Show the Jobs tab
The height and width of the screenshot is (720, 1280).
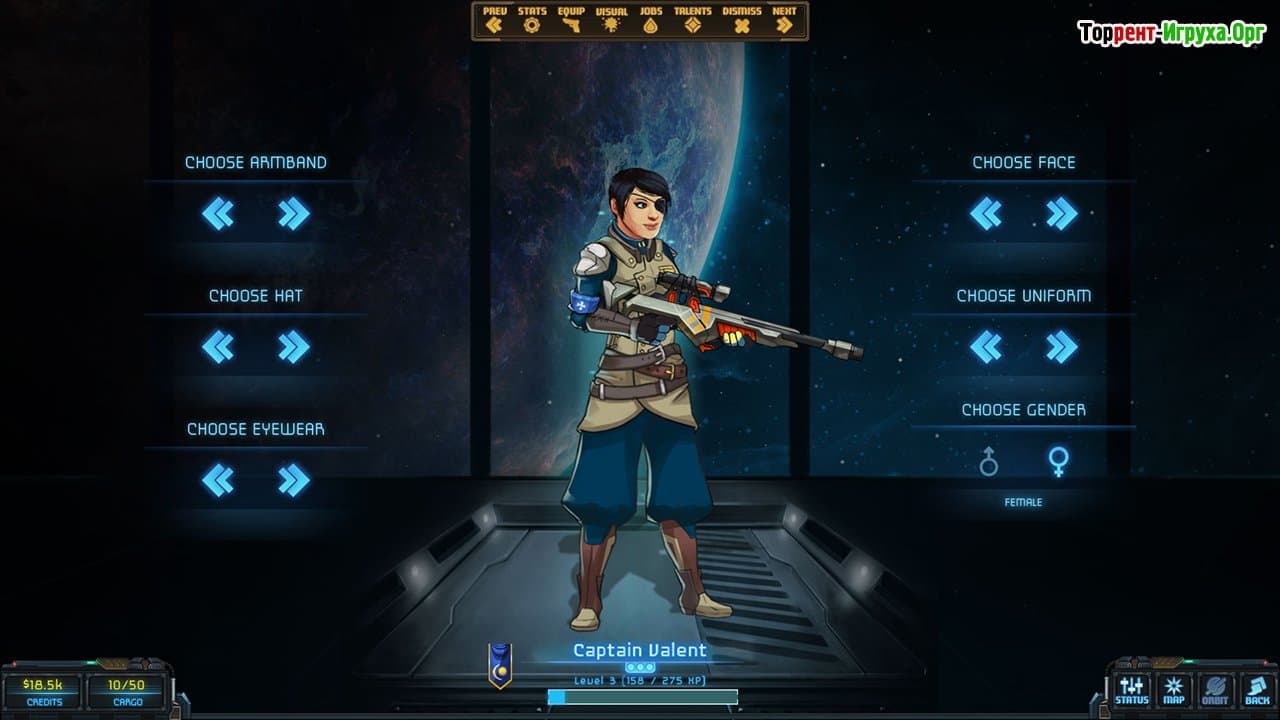(651, 21)
